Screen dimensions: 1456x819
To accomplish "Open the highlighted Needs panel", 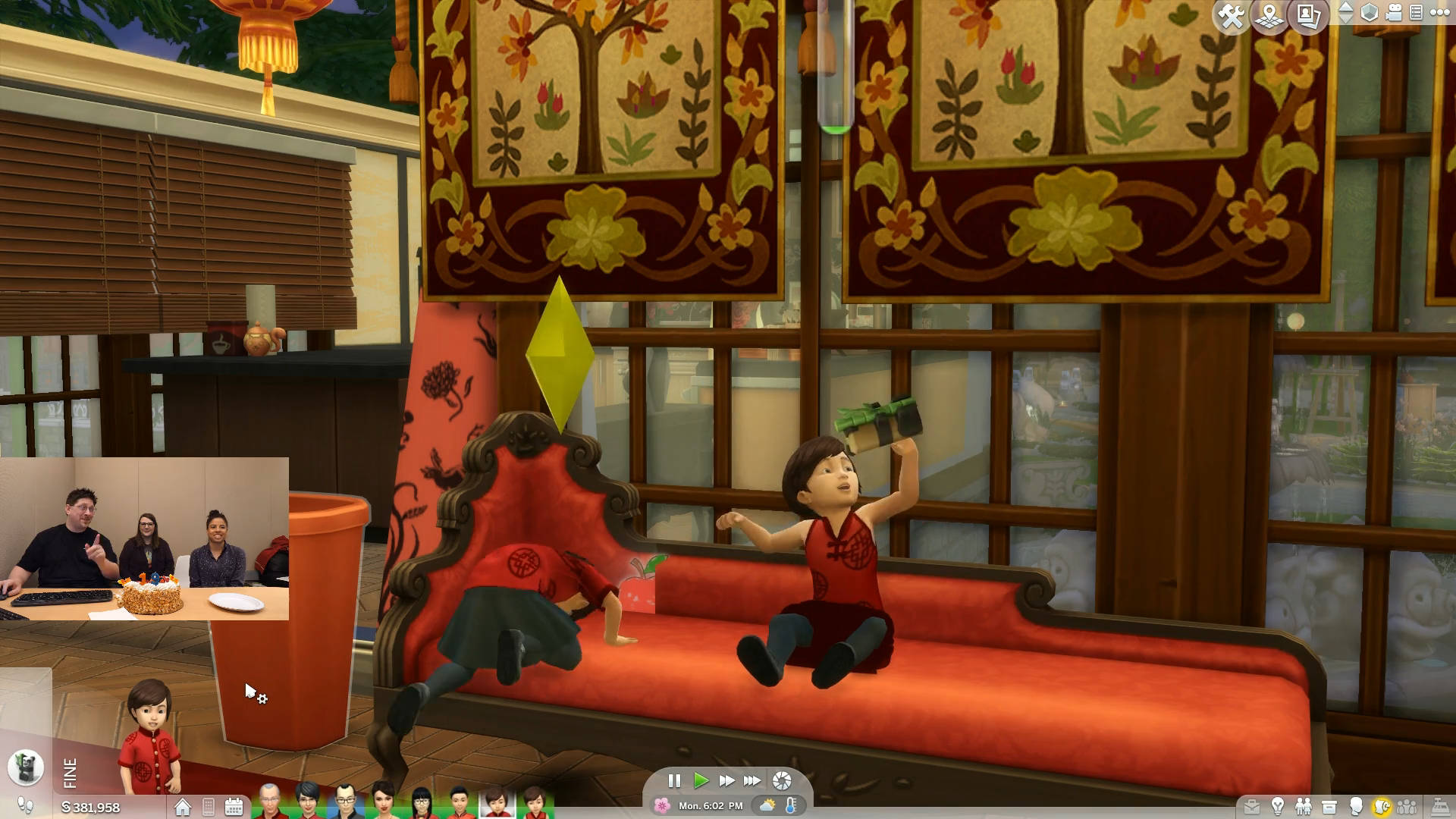I will [1382, 807].
